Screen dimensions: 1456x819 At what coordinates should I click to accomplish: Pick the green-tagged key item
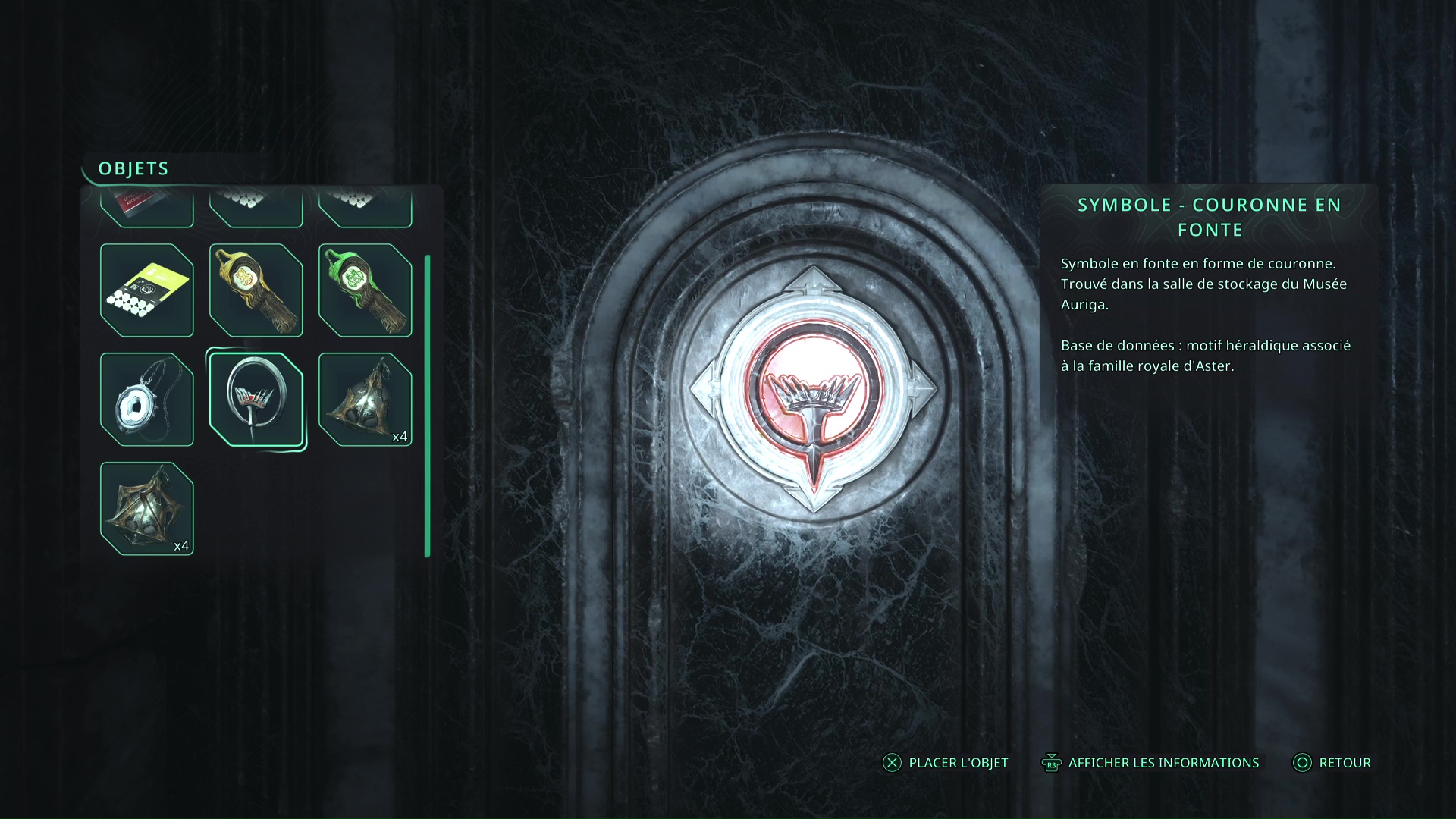point(365,290)
